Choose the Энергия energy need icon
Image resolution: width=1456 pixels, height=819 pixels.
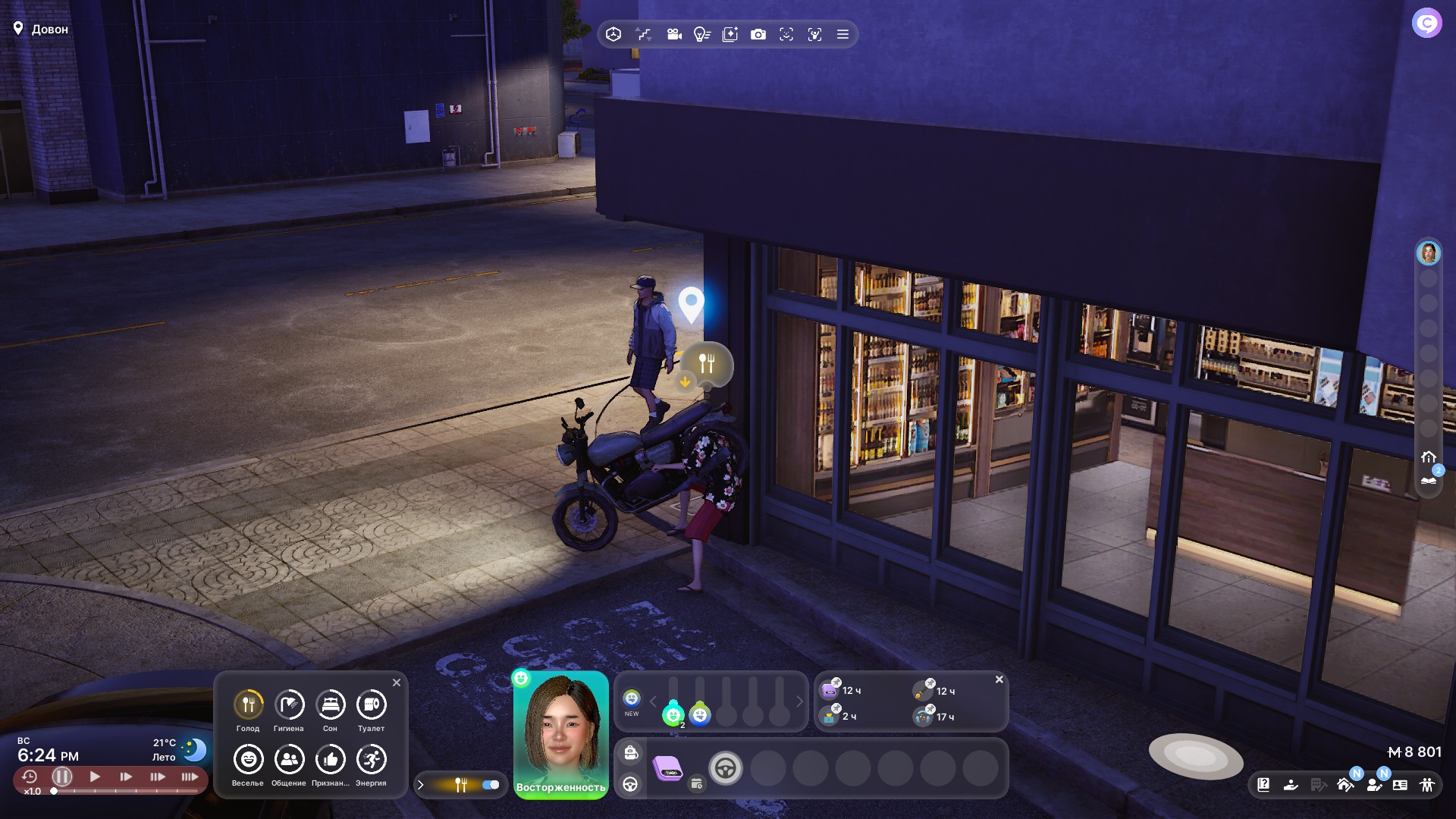point(371,760)
